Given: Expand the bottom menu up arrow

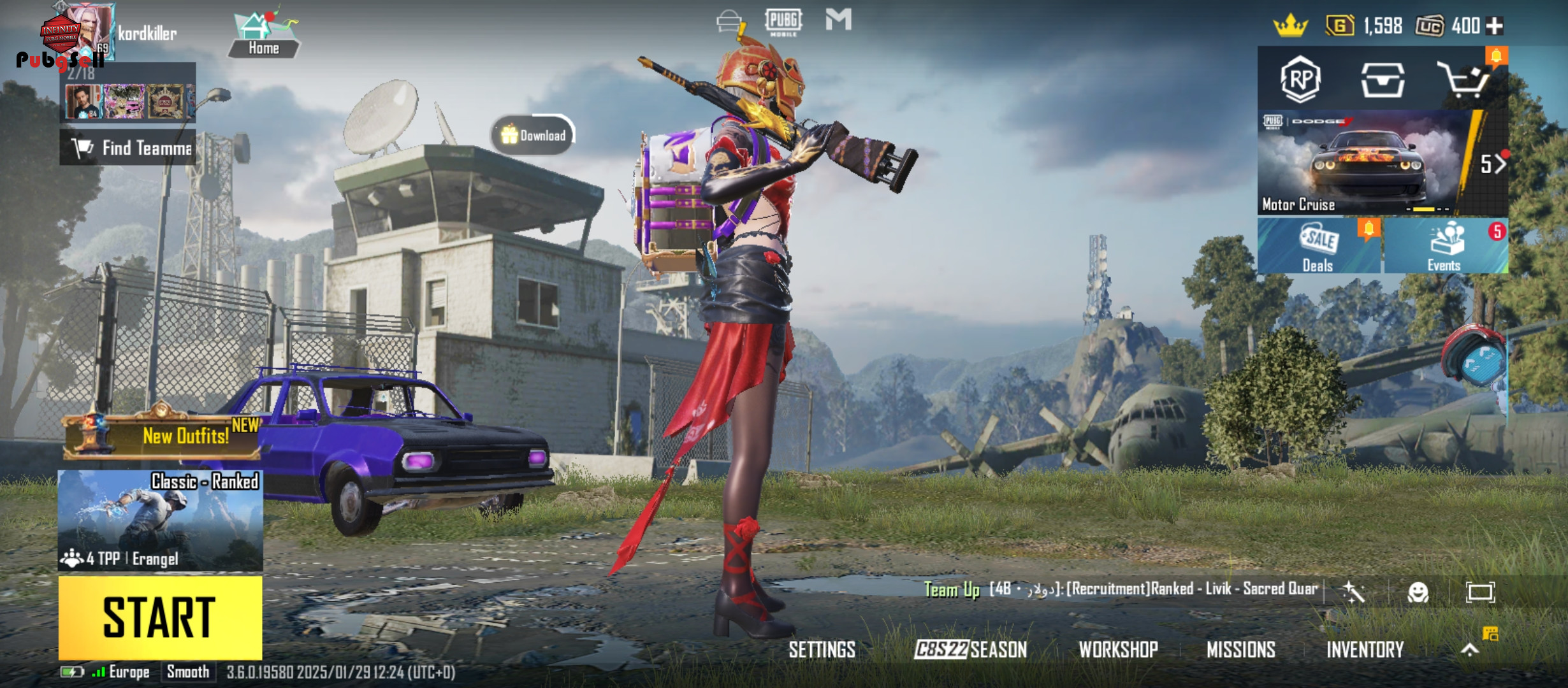Looking at the screenshot, I should (x=1470, y=649).
